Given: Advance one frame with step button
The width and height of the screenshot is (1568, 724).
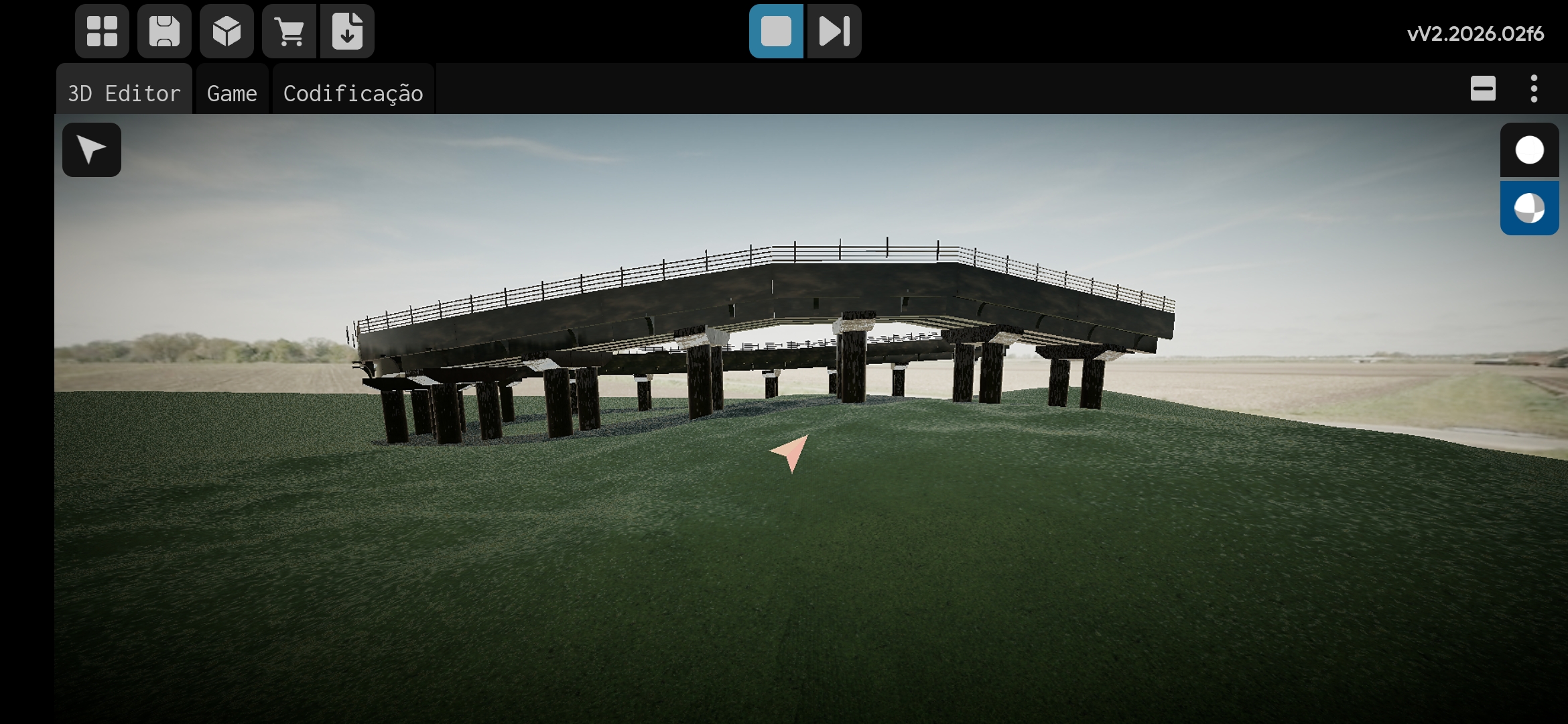Looking at the screenshot, I should click(834, 32).
